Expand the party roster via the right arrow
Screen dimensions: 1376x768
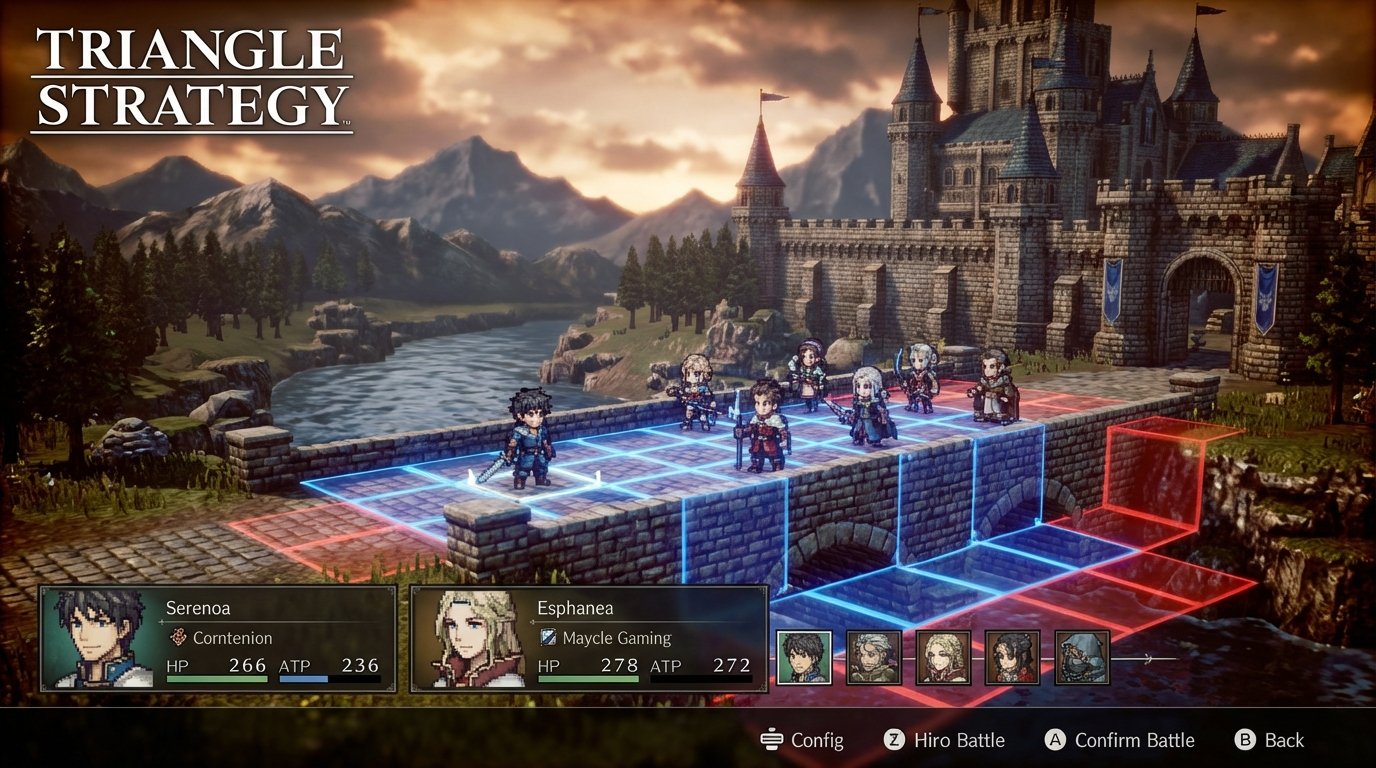(x=1147, y=660)
